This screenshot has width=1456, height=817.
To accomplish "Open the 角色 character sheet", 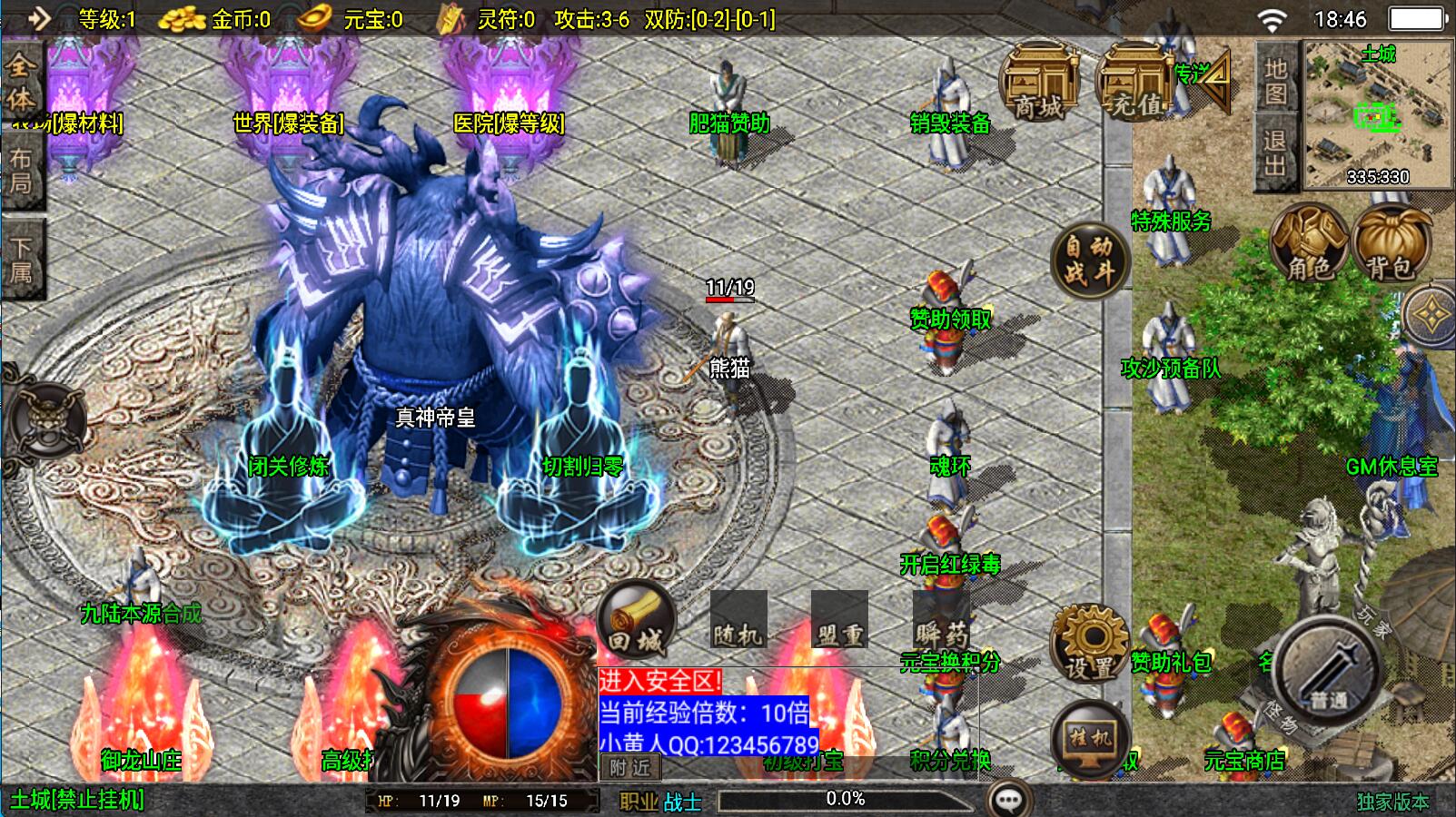I will click(x=1309, y=243).
